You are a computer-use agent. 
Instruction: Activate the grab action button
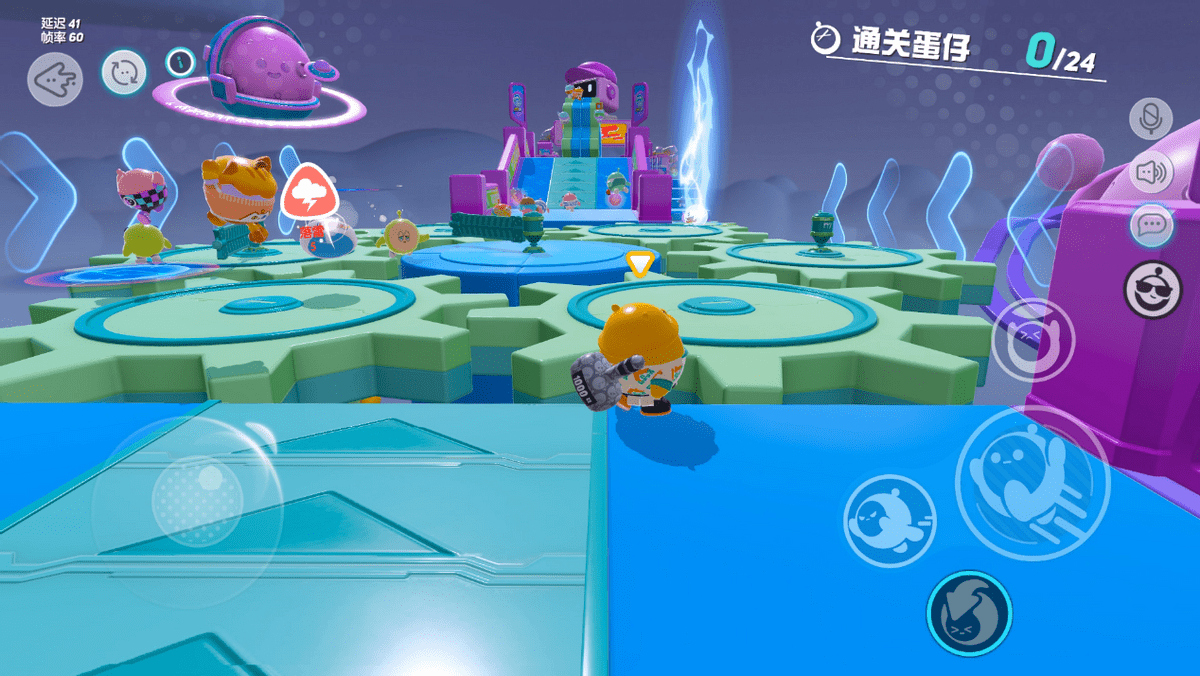coord(1032,338)
